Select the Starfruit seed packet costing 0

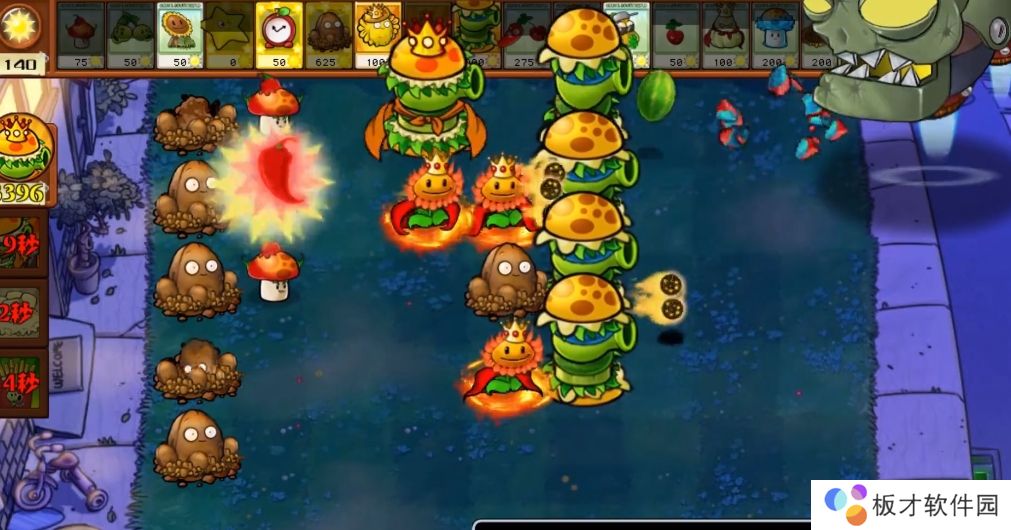click(229, 35)
